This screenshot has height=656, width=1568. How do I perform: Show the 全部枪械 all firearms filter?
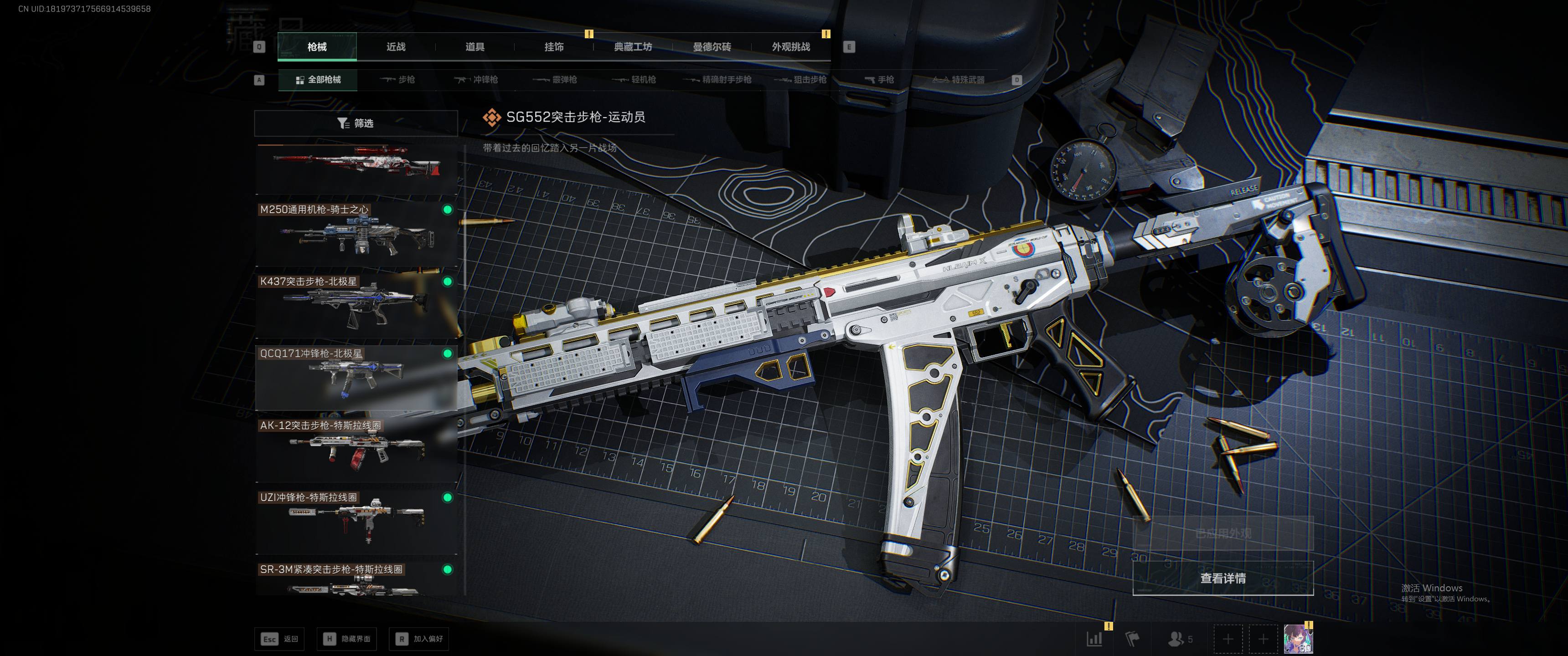[318, 80]
